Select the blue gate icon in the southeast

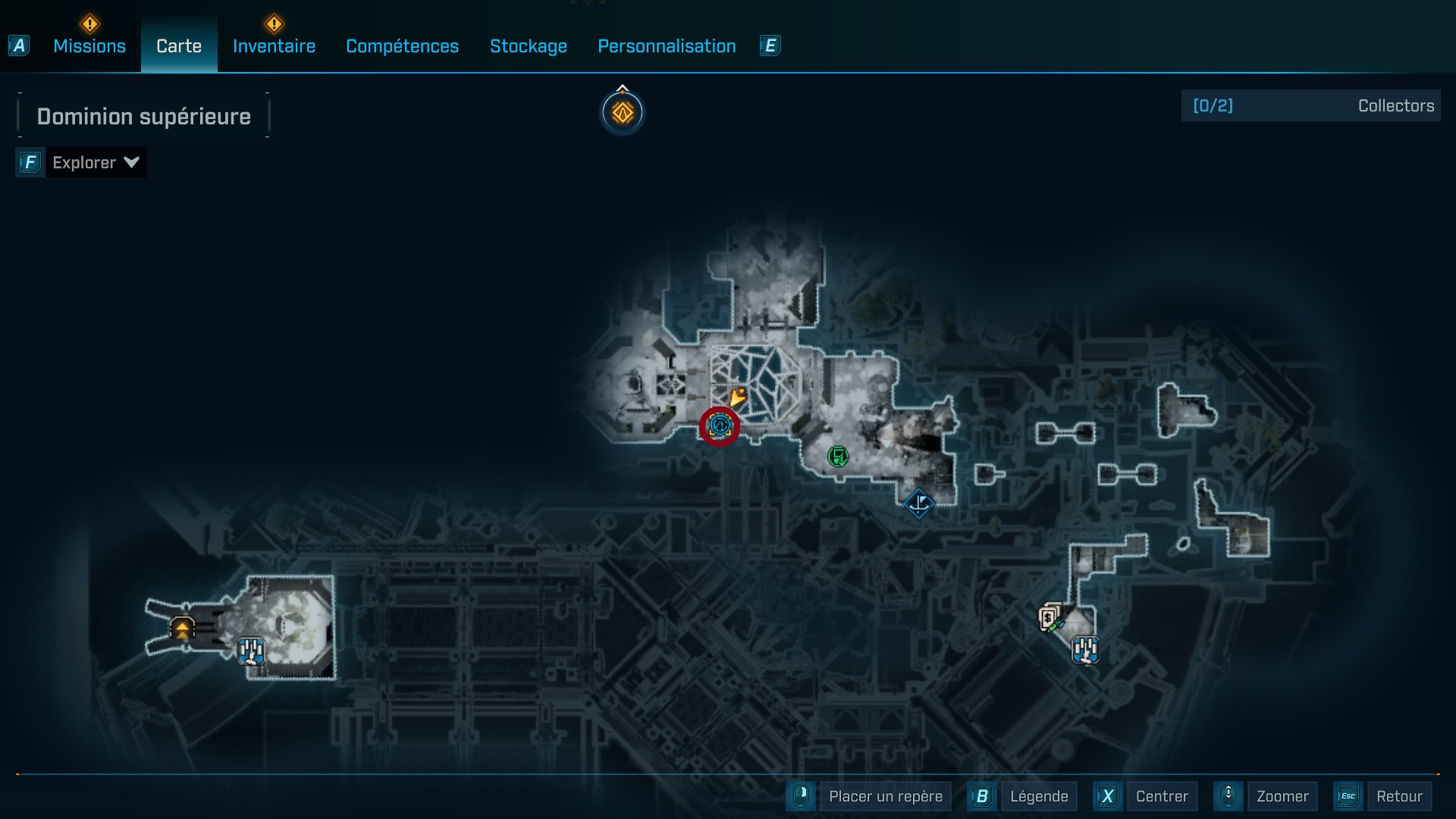pos(1084,649)
